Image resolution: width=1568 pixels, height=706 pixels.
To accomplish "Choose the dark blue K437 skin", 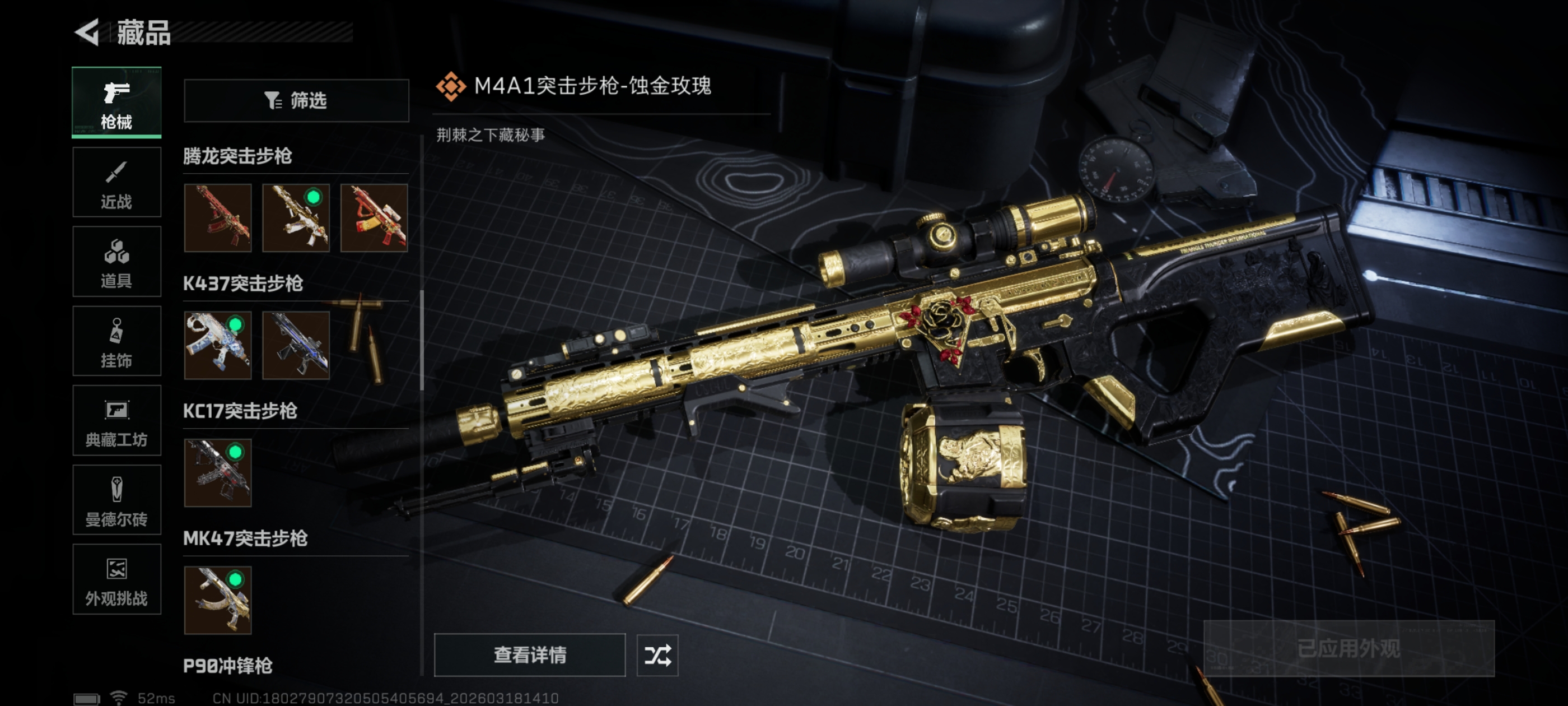I will tap(296, 345).
